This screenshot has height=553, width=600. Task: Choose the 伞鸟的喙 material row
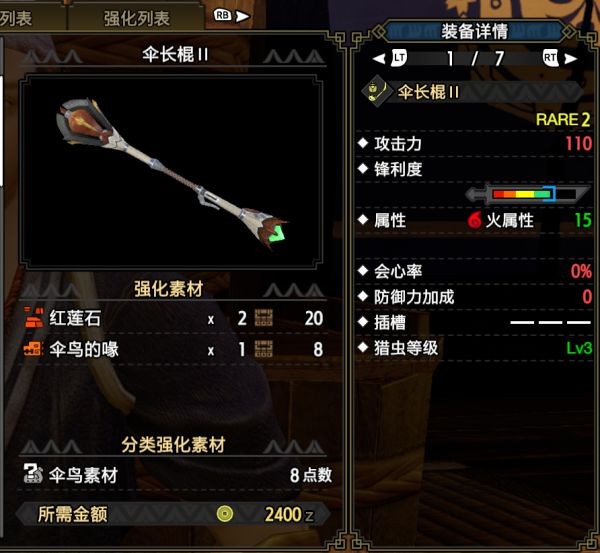click(172, 350)
